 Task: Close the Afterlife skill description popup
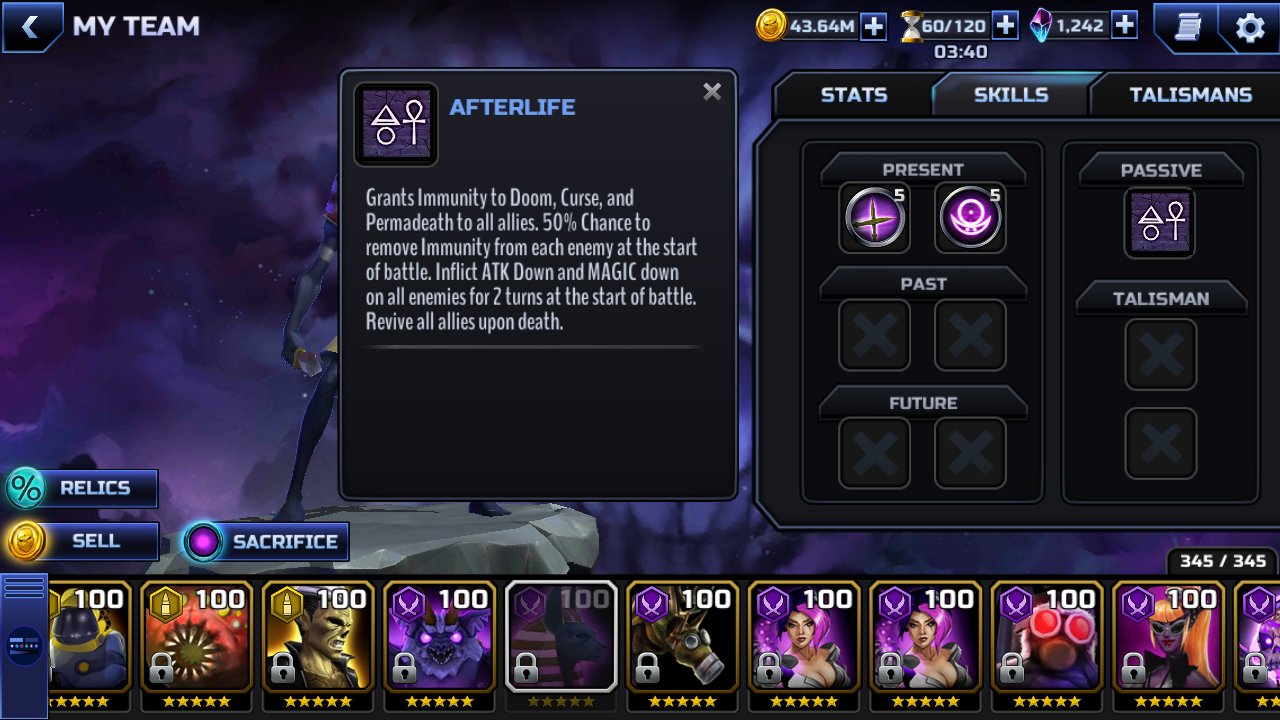pos(712,92)
